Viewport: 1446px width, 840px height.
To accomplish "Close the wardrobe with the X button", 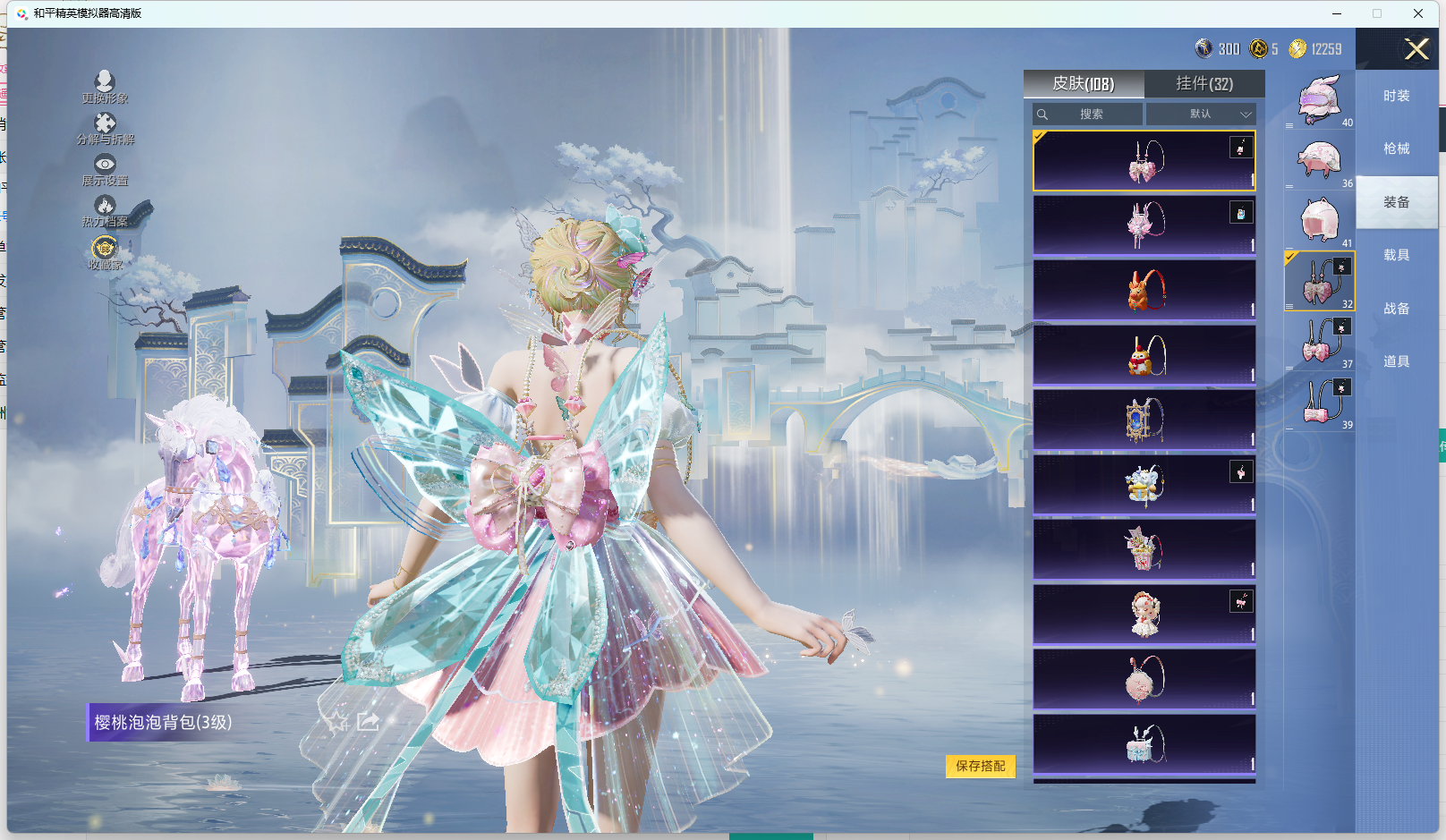I will [x=1416, y=49].
